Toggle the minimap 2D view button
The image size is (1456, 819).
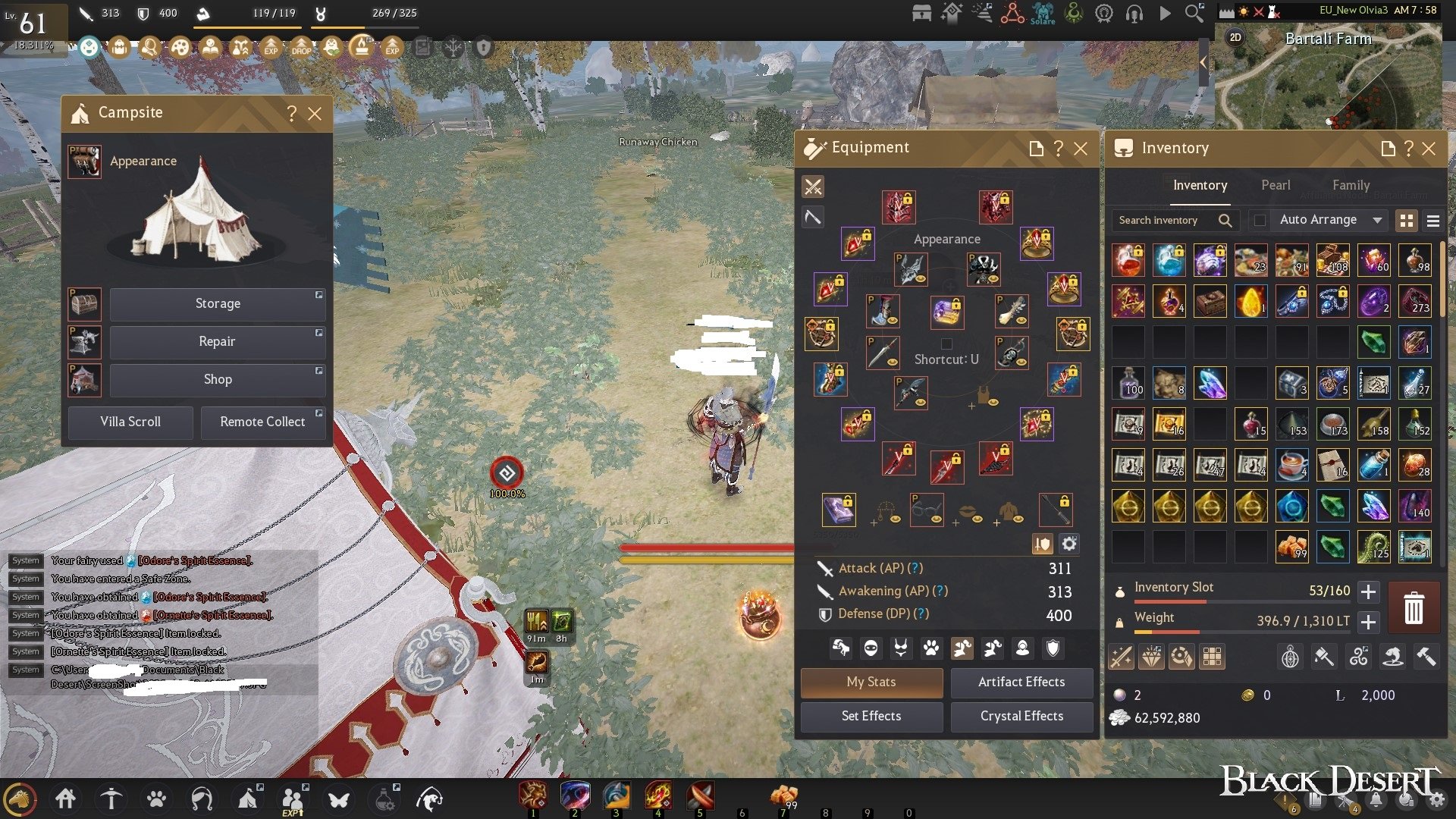click(x=1235, y=37)
